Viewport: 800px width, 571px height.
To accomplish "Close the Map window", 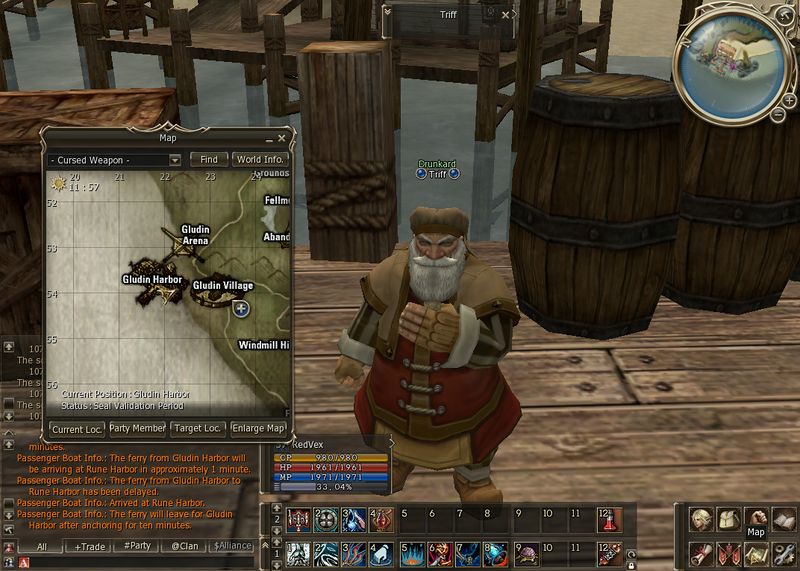I will [282, 138].
